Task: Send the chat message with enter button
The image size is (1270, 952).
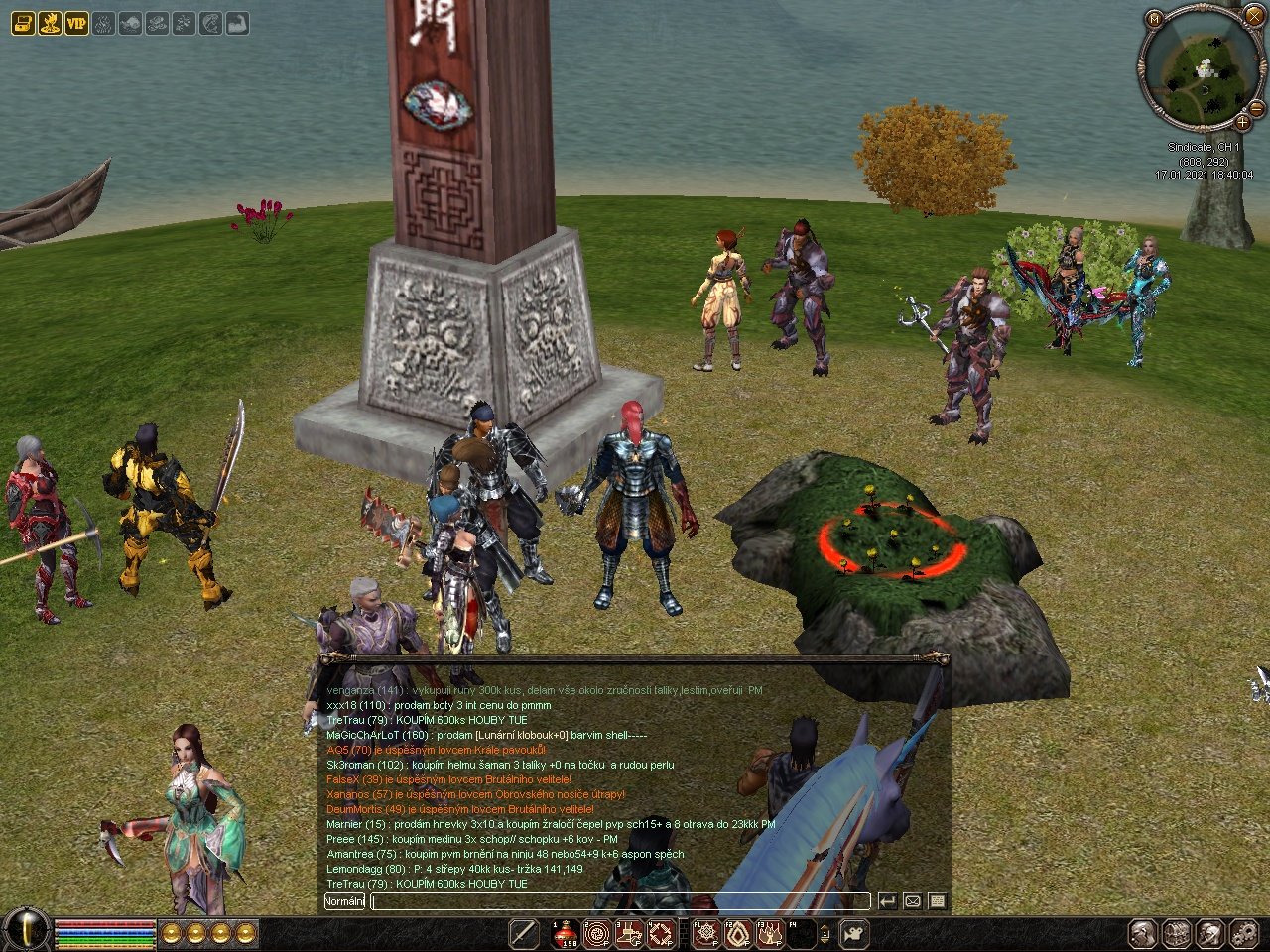Action: (887, 901)
